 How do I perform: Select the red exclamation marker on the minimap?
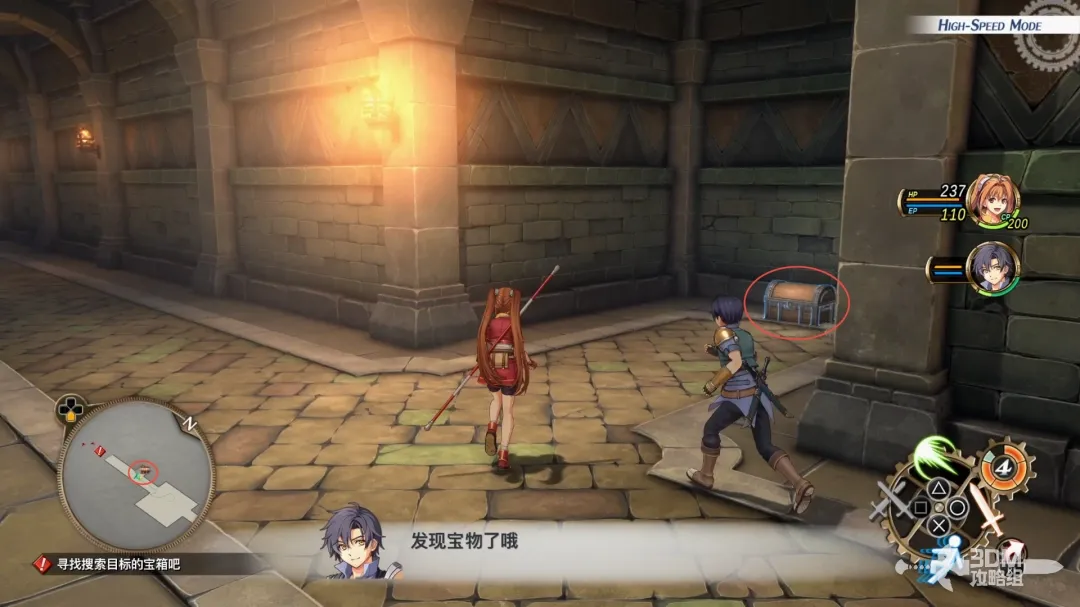pyautogui.click(x=99, y=452)
